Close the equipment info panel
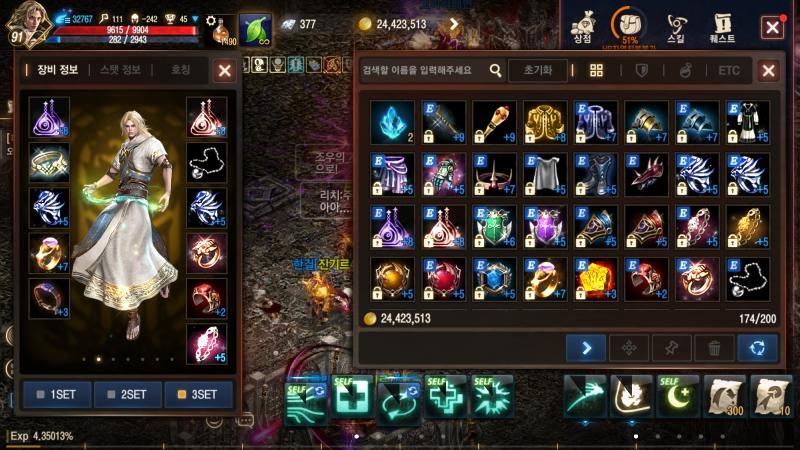The height and width of the screenshot is (450, 800). 225,70
